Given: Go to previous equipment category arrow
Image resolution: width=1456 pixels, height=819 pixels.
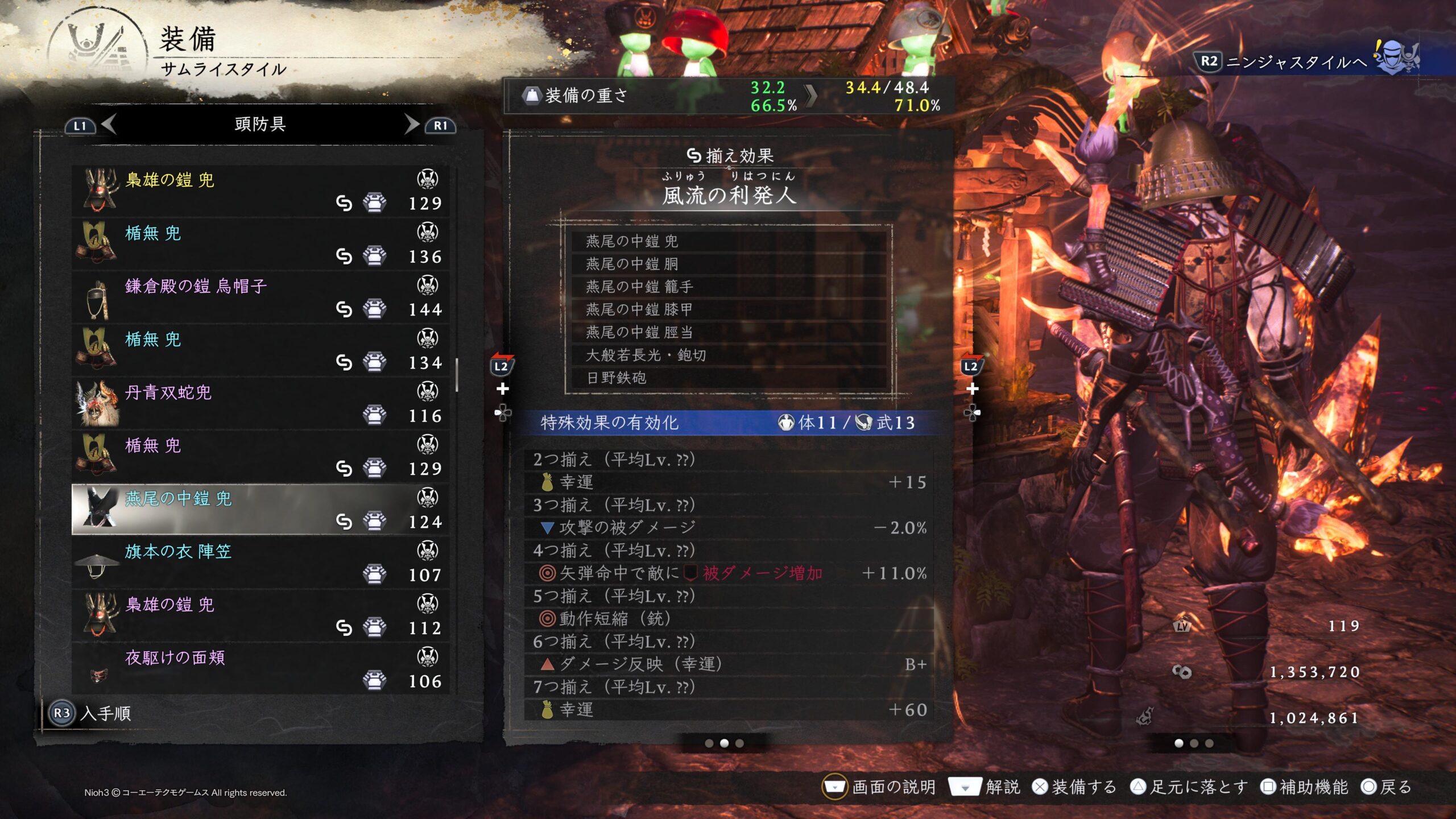Looking at the screenshot, I should pyautogui.click(x=108, y=124).
